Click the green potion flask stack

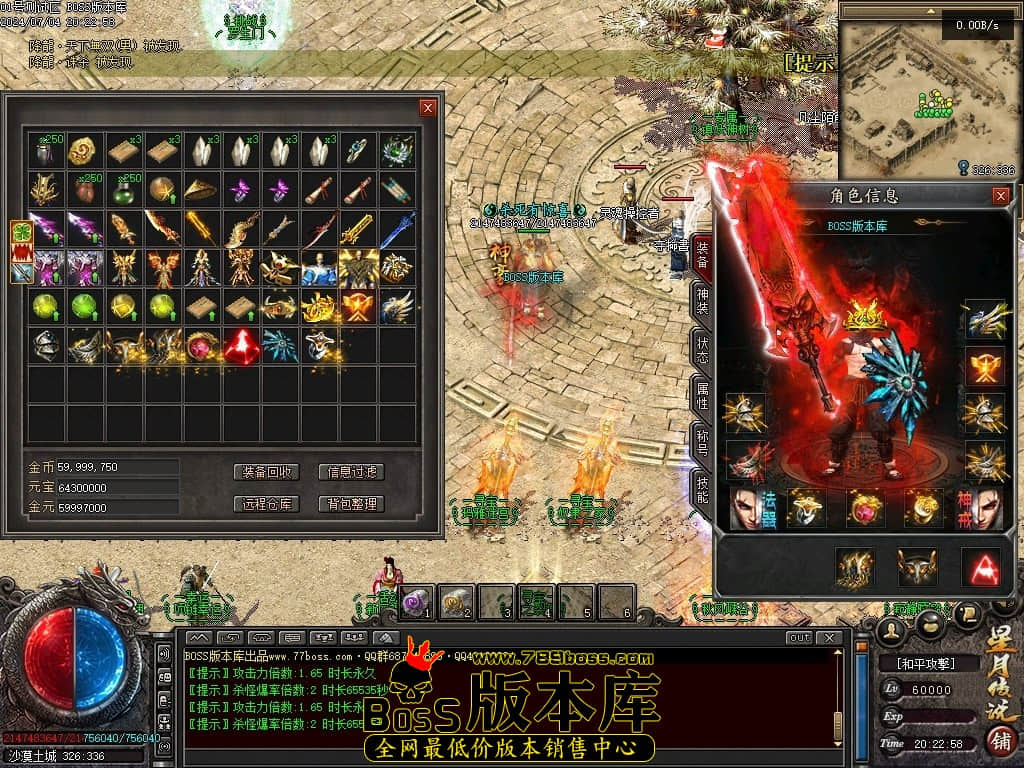tap(124, 190)
